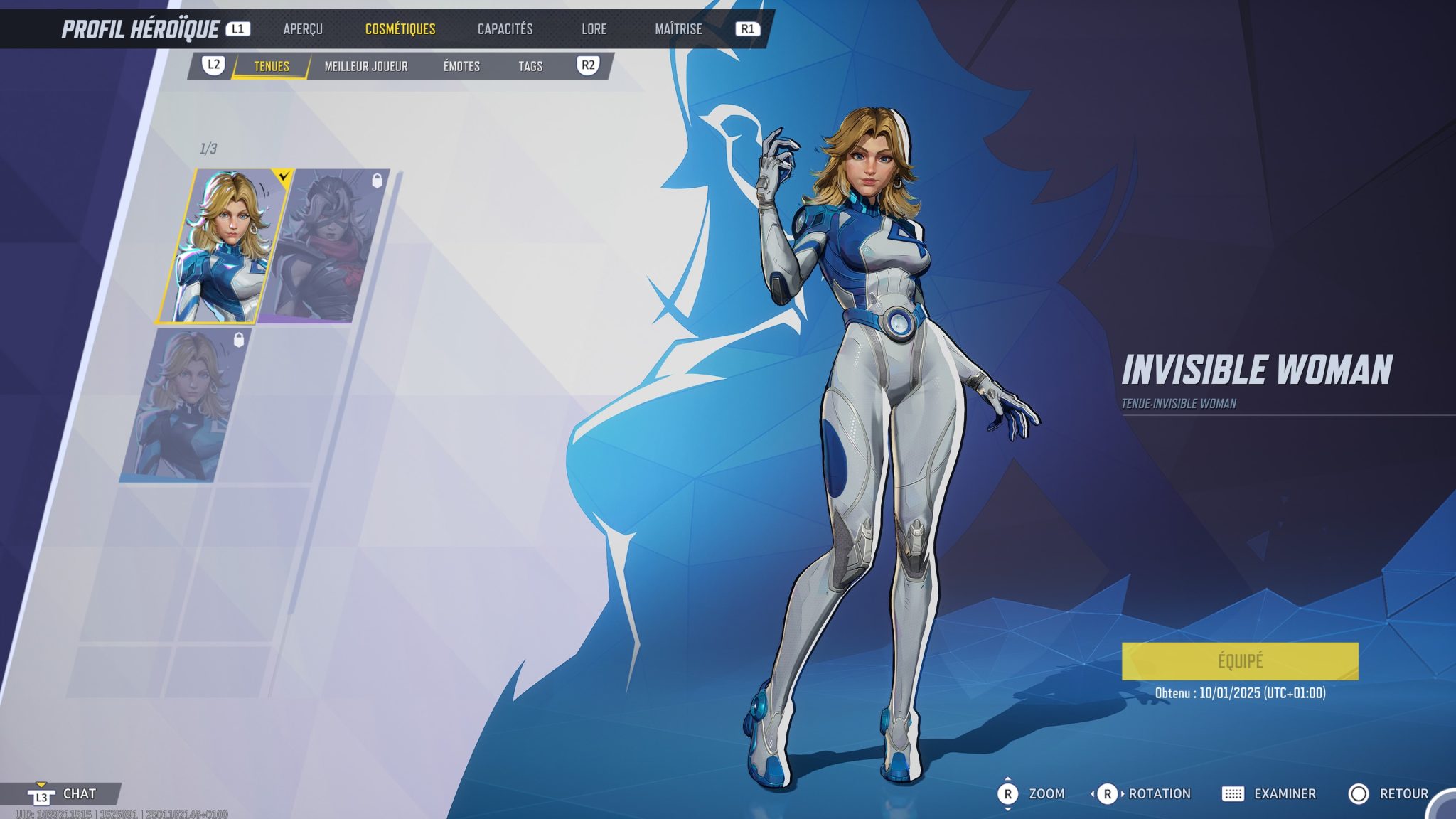
Task: Click the lock icon on the locked costume
Action: point(378,181)
